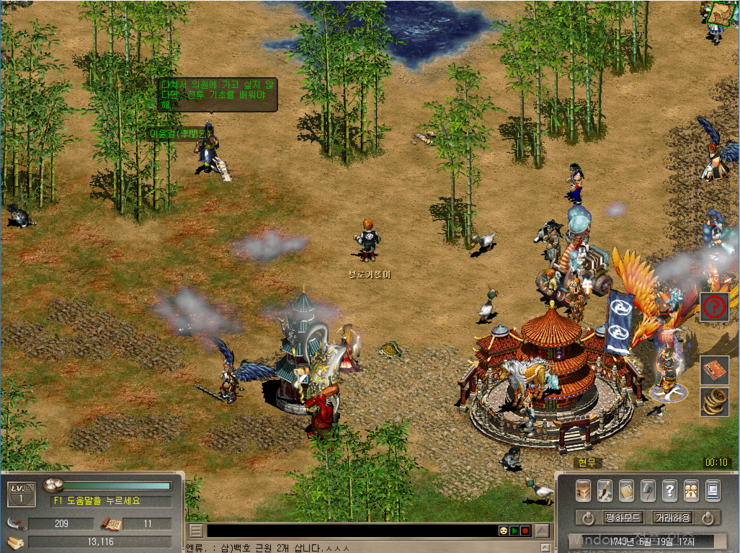This screenshot has width=740, height=553.
Task: Expand the chat log with the up arrow
Action: (x=544, y=530)
